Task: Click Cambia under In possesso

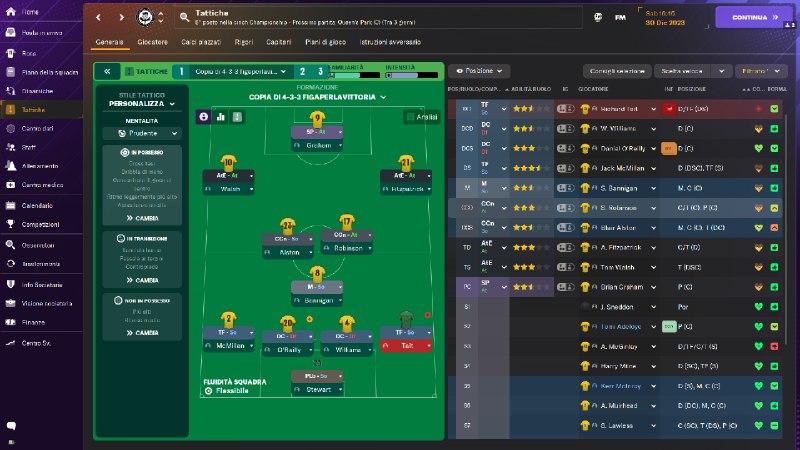Action: click(141, 217)
